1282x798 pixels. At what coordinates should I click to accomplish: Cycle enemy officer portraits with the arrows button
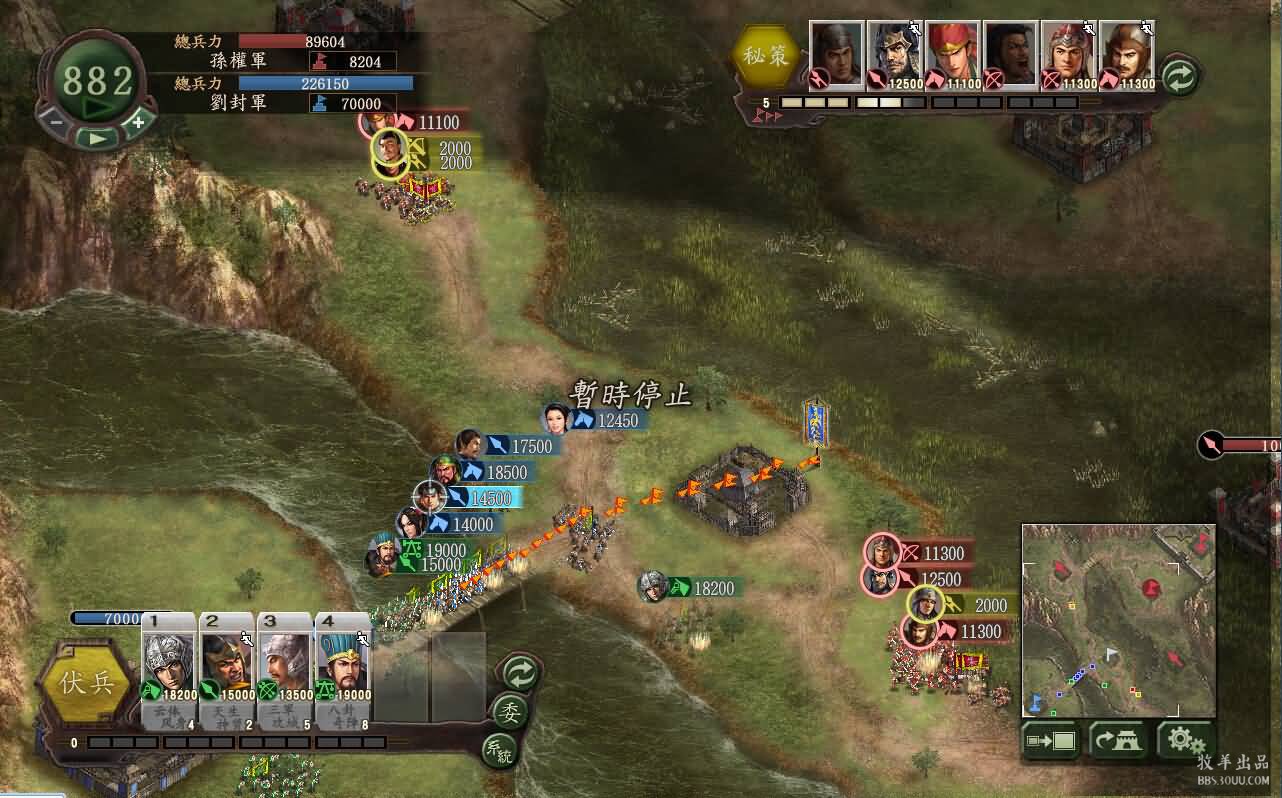[1181, 77]
